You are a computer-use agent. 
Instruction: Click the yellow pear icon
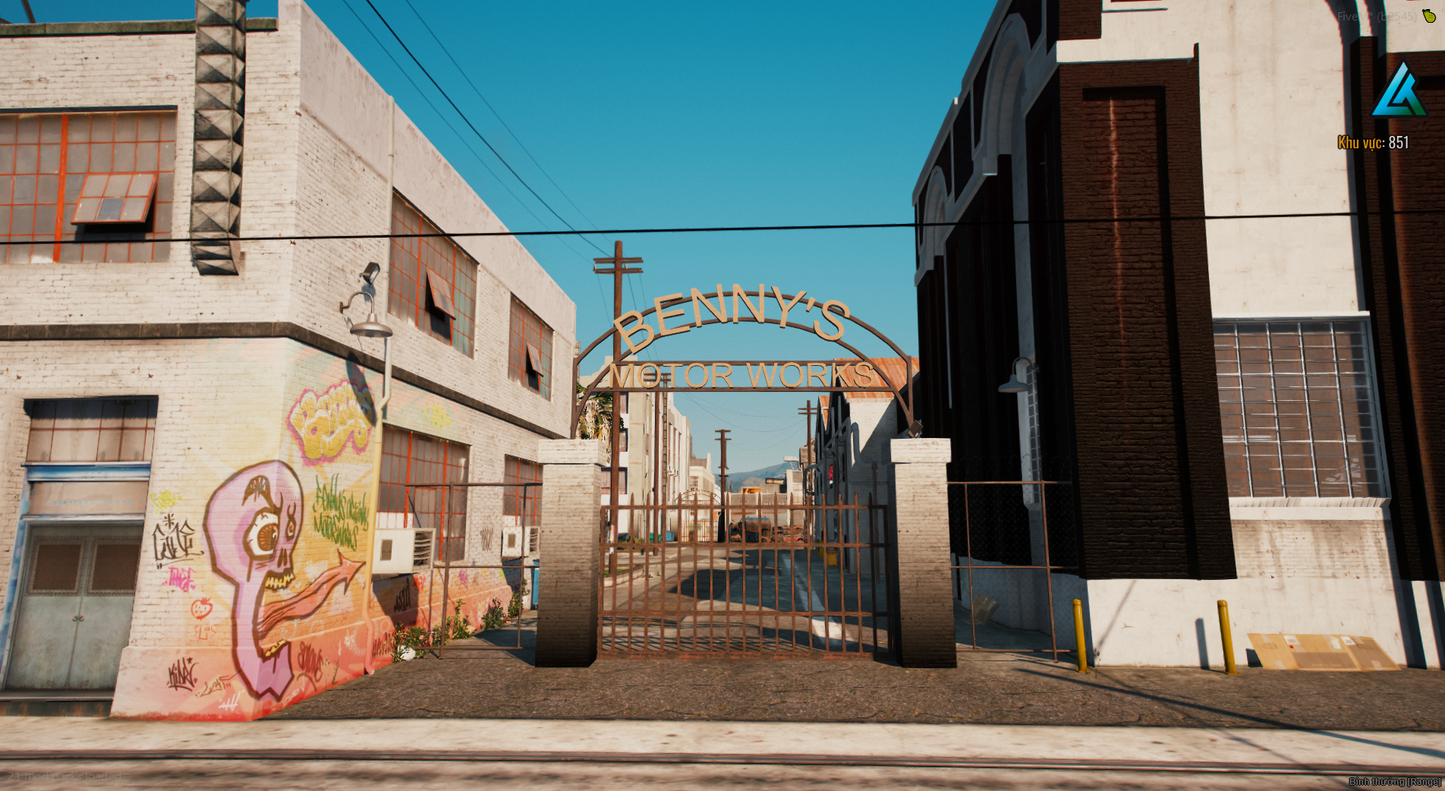[1429, 16]
